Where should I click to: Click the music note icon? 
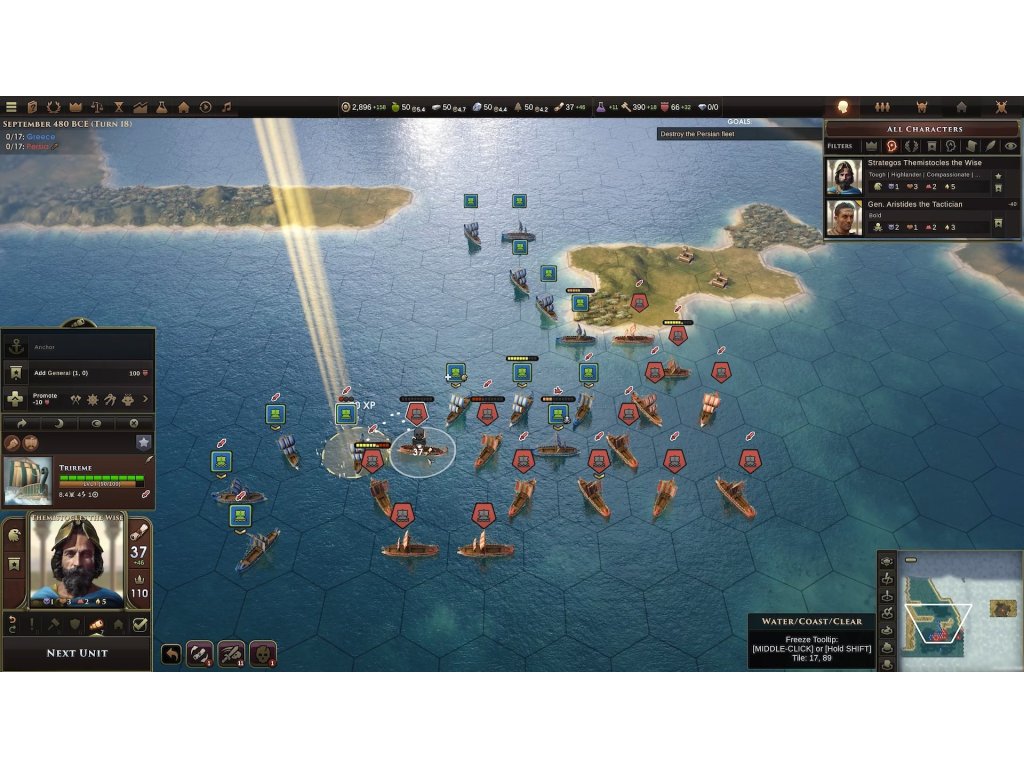pos(226,107)
